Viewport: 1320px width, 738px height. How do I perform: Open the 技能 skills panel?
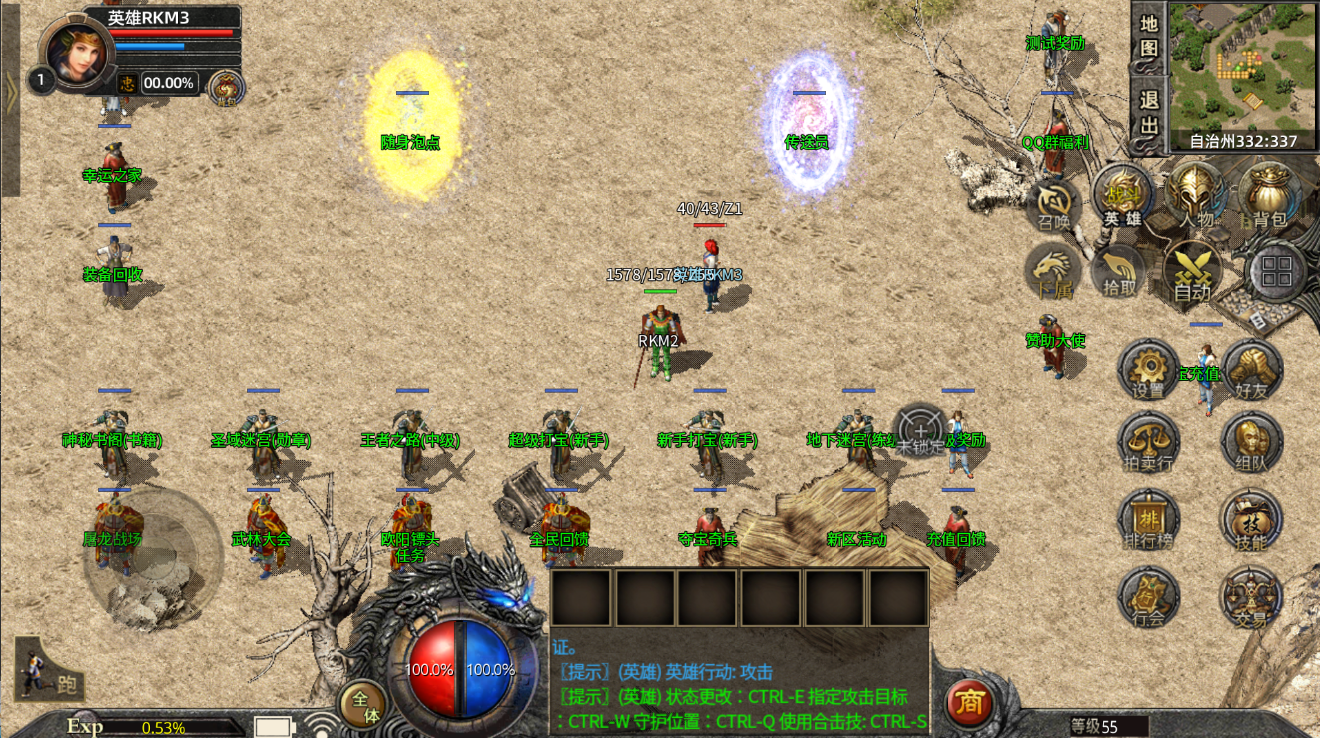click(x=1251, y=520)
